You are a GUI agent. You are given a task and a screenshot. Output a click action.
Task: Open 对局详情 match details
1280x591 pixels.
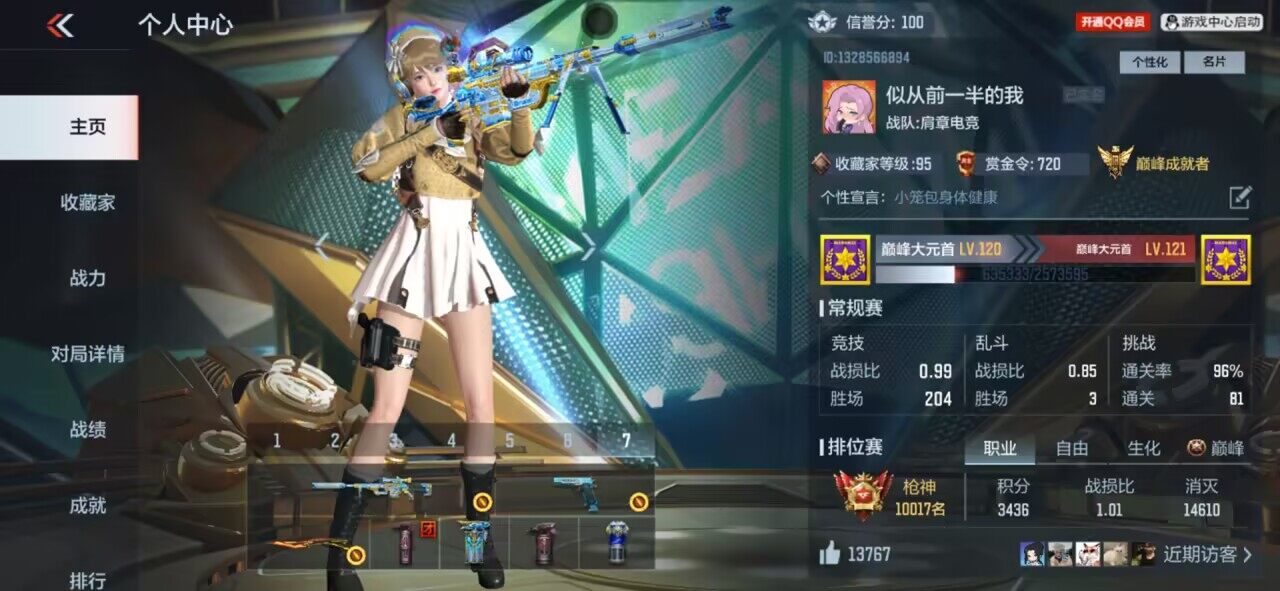tap(88, 354)
